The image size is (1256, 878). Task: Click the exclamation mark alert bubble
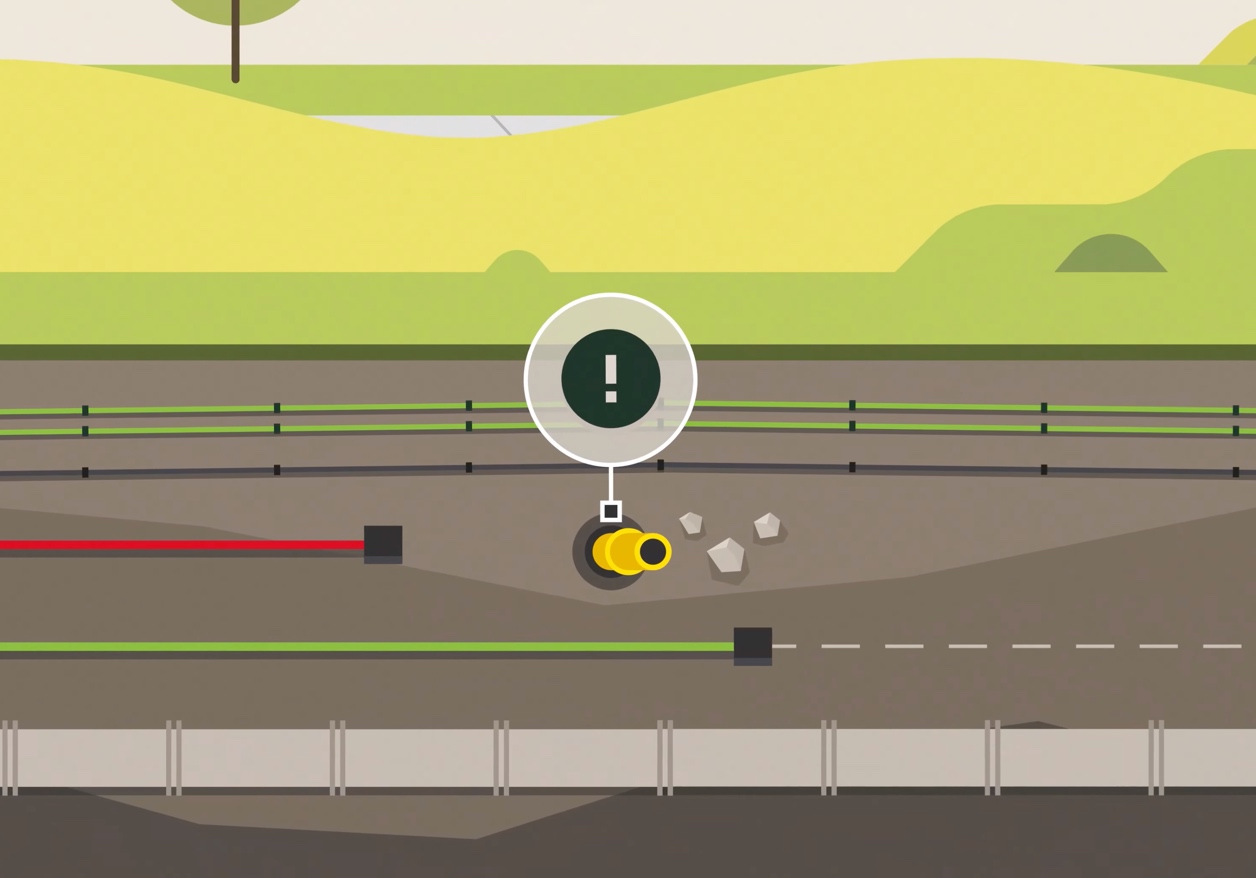pyautogui.click(x=610, y=379)
